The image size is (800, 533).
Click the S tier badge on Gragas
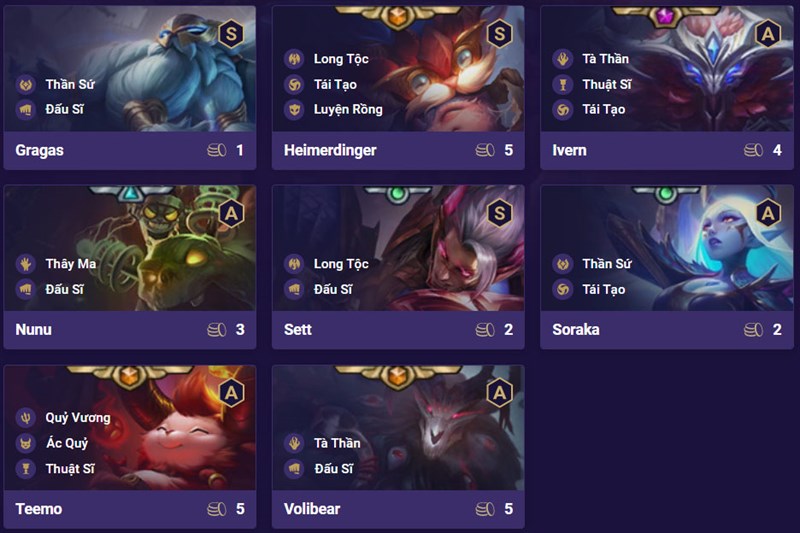point(231,34)
